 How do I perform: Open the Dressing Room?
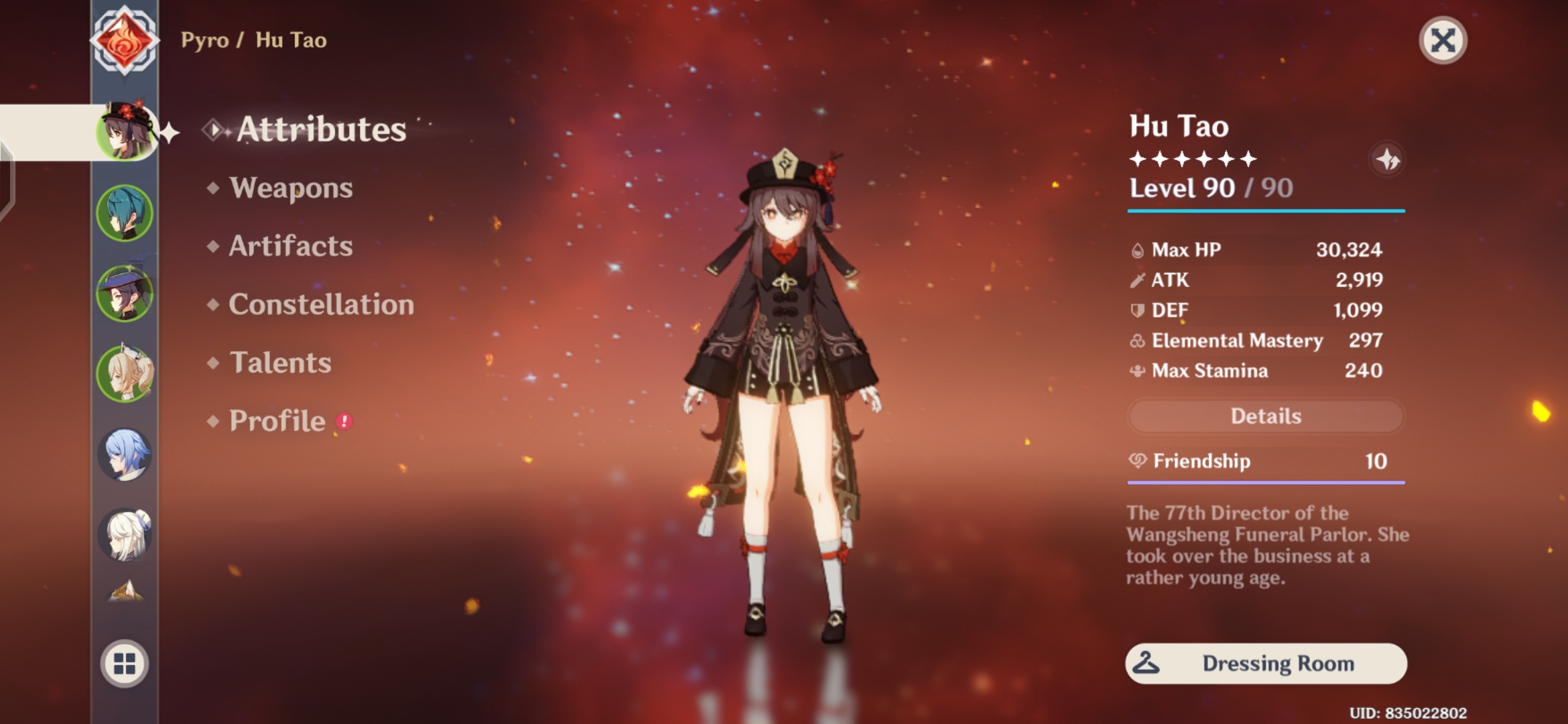(x=1265, y=663)
